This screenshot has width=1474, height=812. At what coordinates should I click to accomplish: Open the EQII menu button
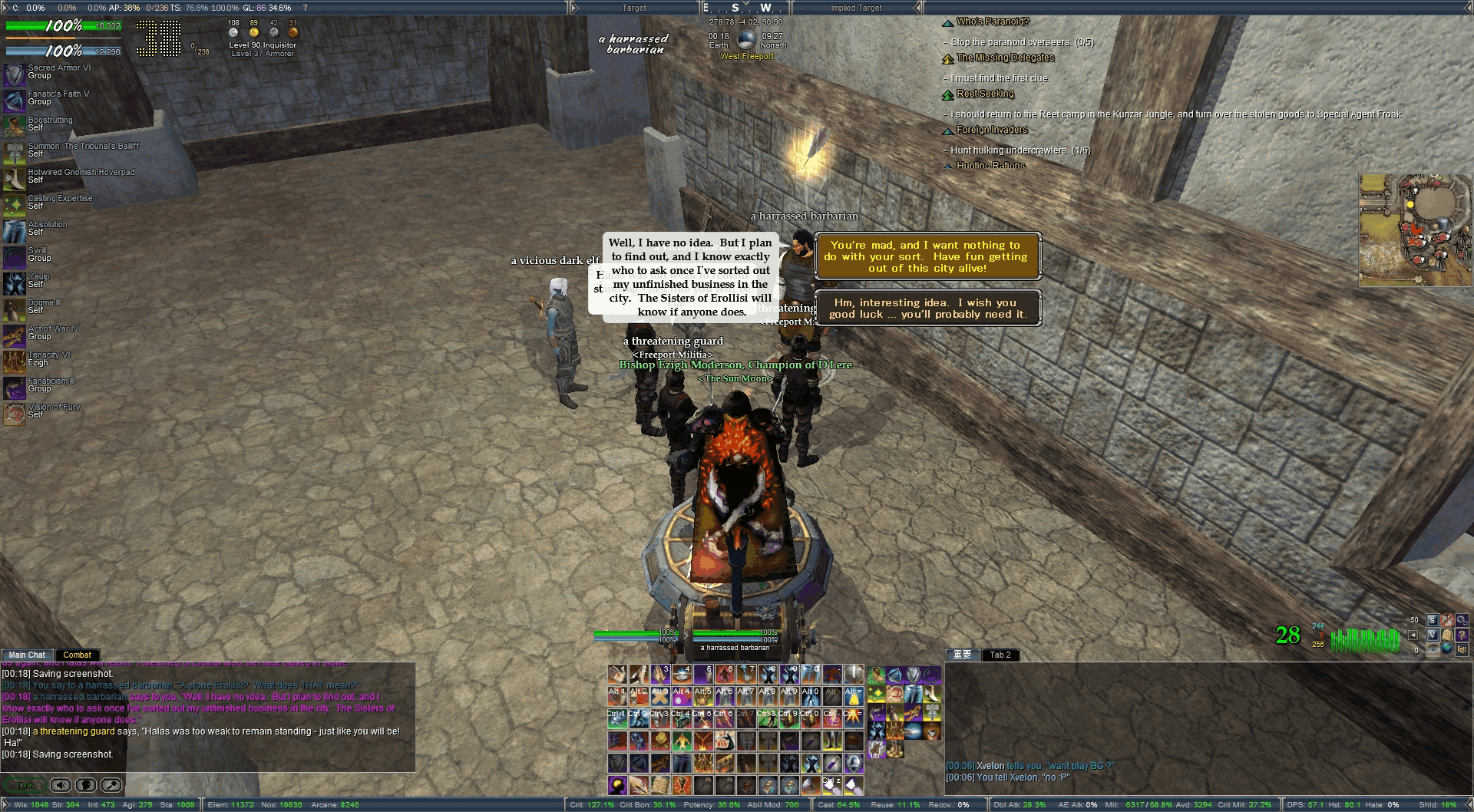tap(1461, 649)
